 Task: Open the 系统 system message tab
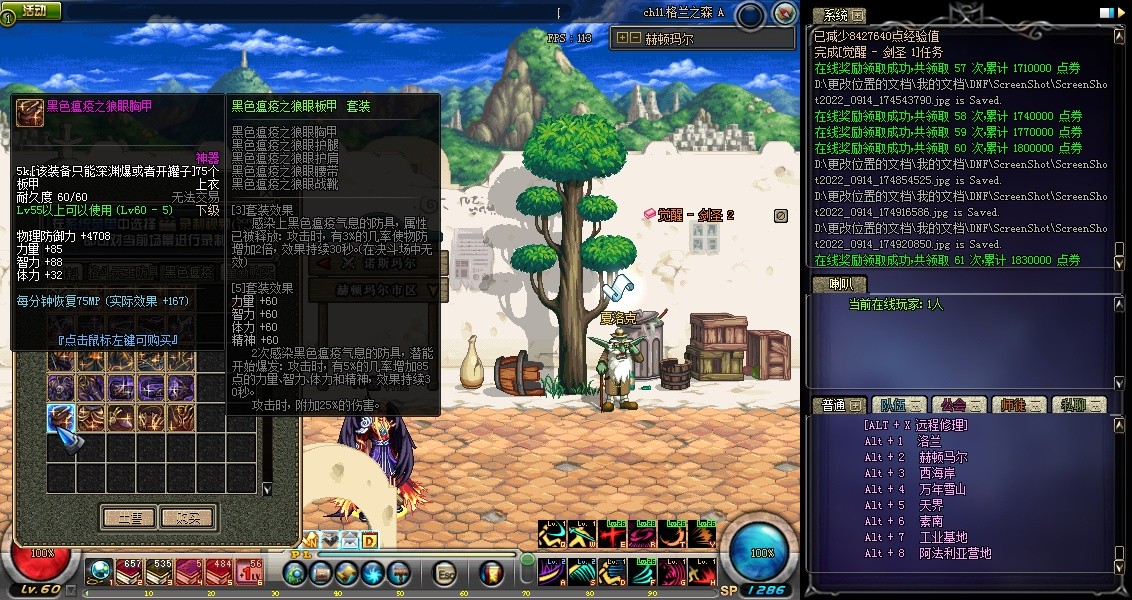point(838,15)
